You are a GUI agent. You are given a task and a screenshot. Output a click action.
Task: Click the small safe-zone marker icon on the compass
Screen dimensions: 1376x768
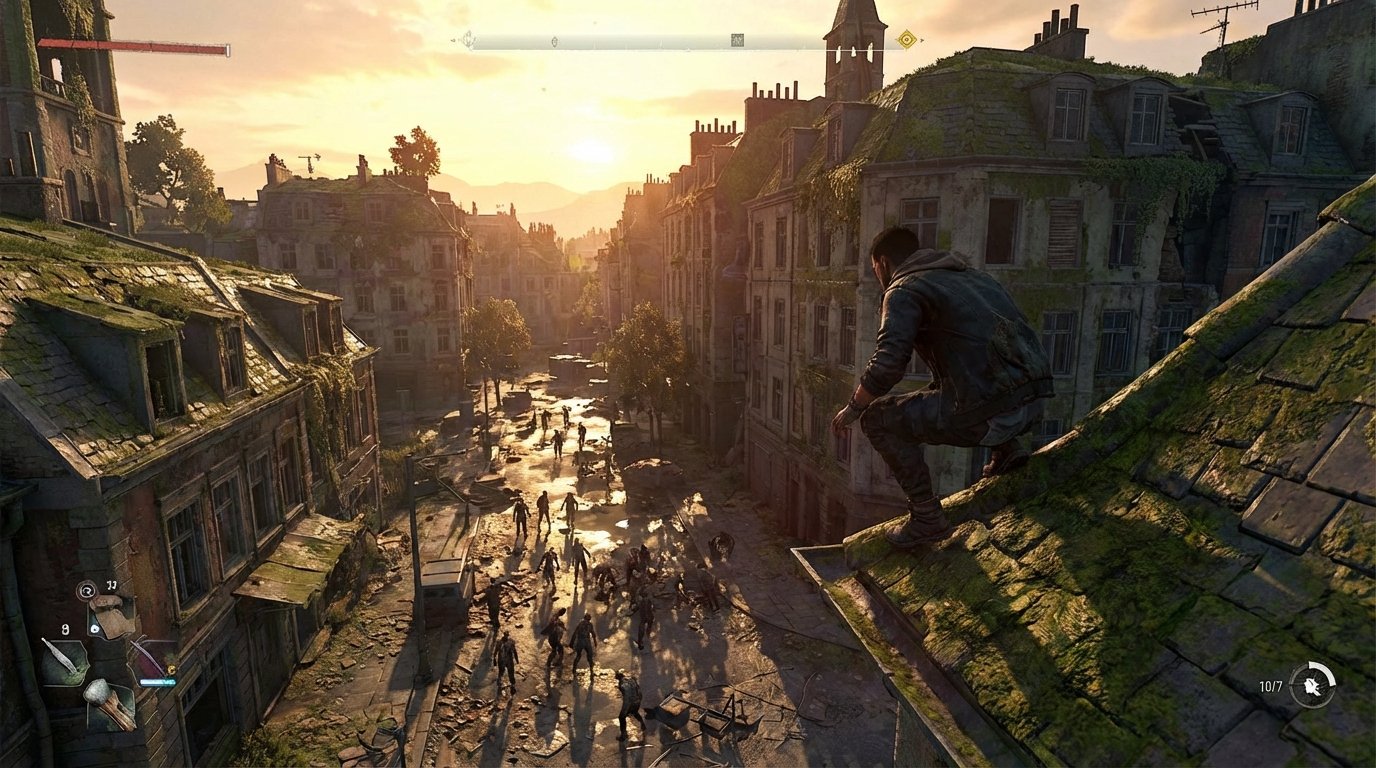[468, 41]
